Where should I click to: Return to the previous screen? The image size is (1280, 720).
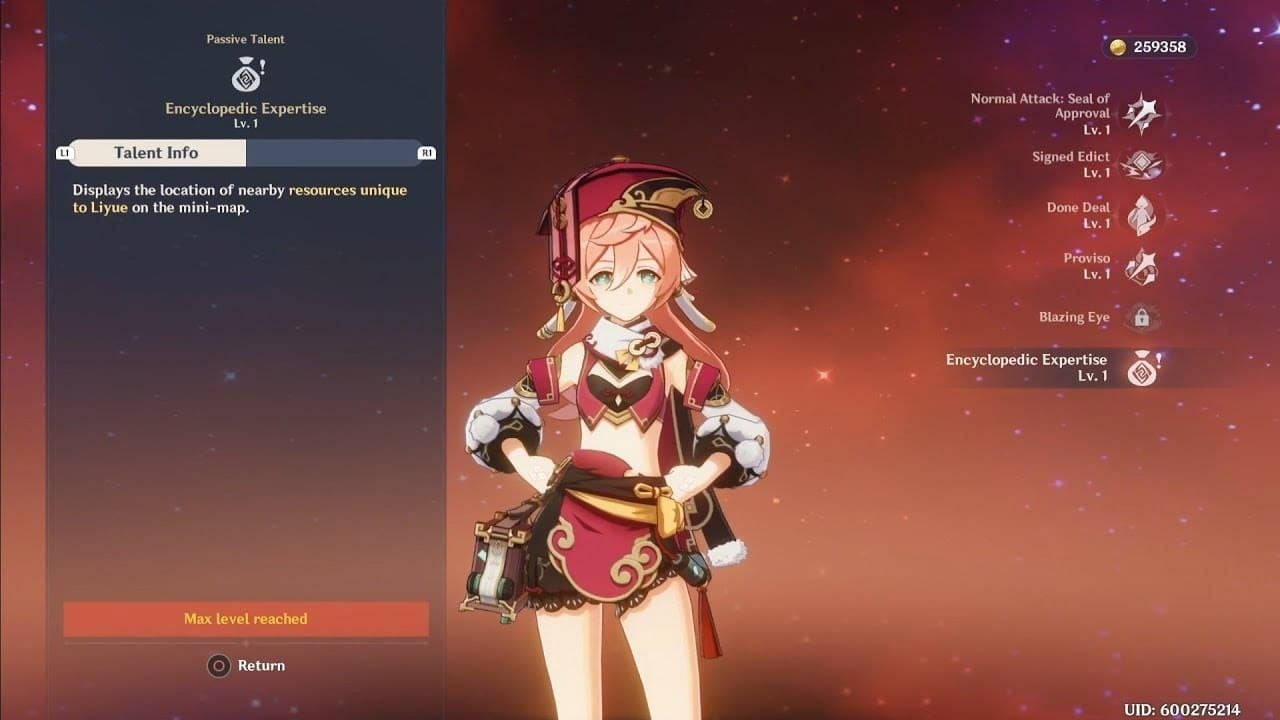(246, 666)
